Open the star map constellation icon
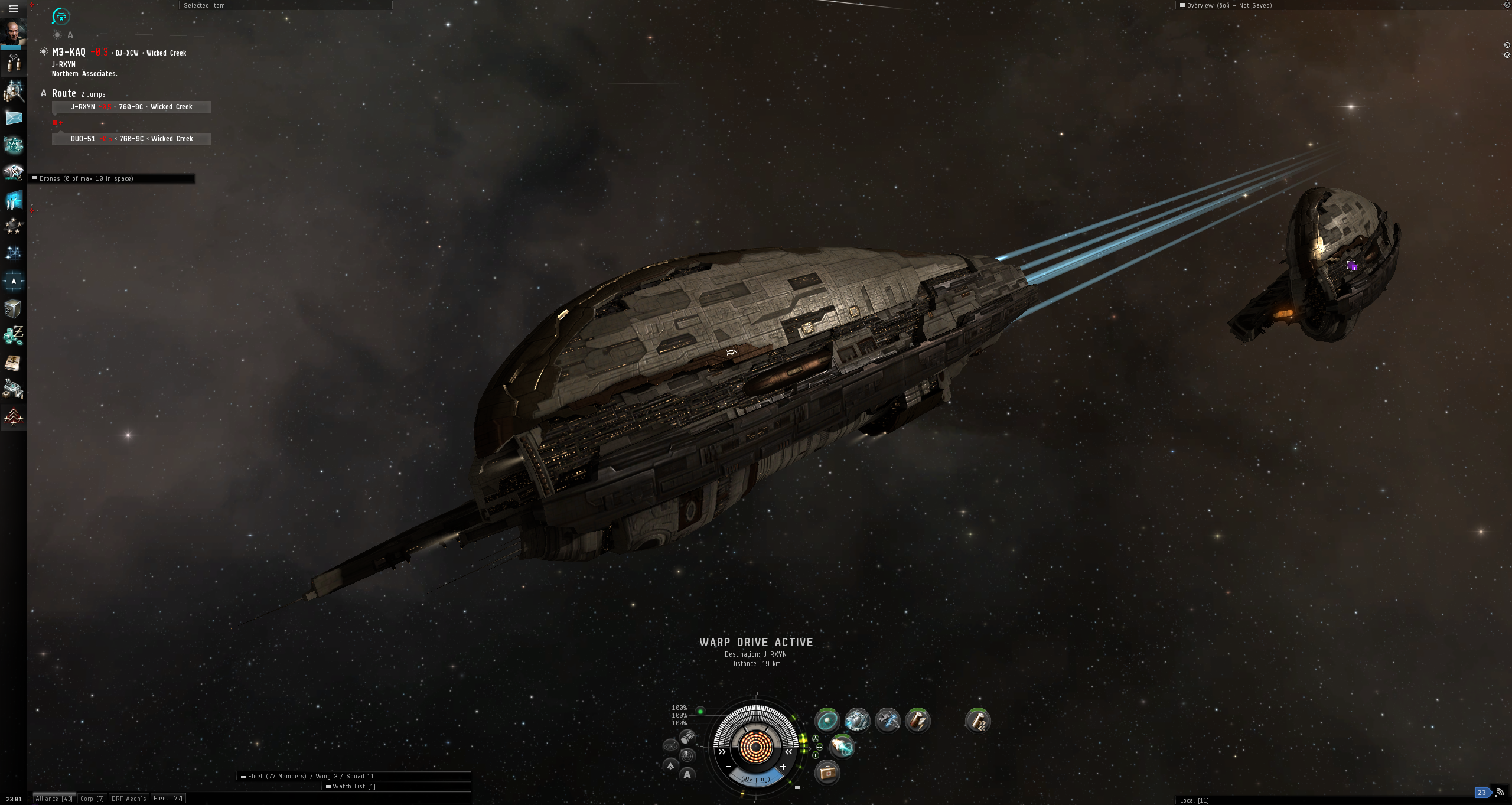 13,253
